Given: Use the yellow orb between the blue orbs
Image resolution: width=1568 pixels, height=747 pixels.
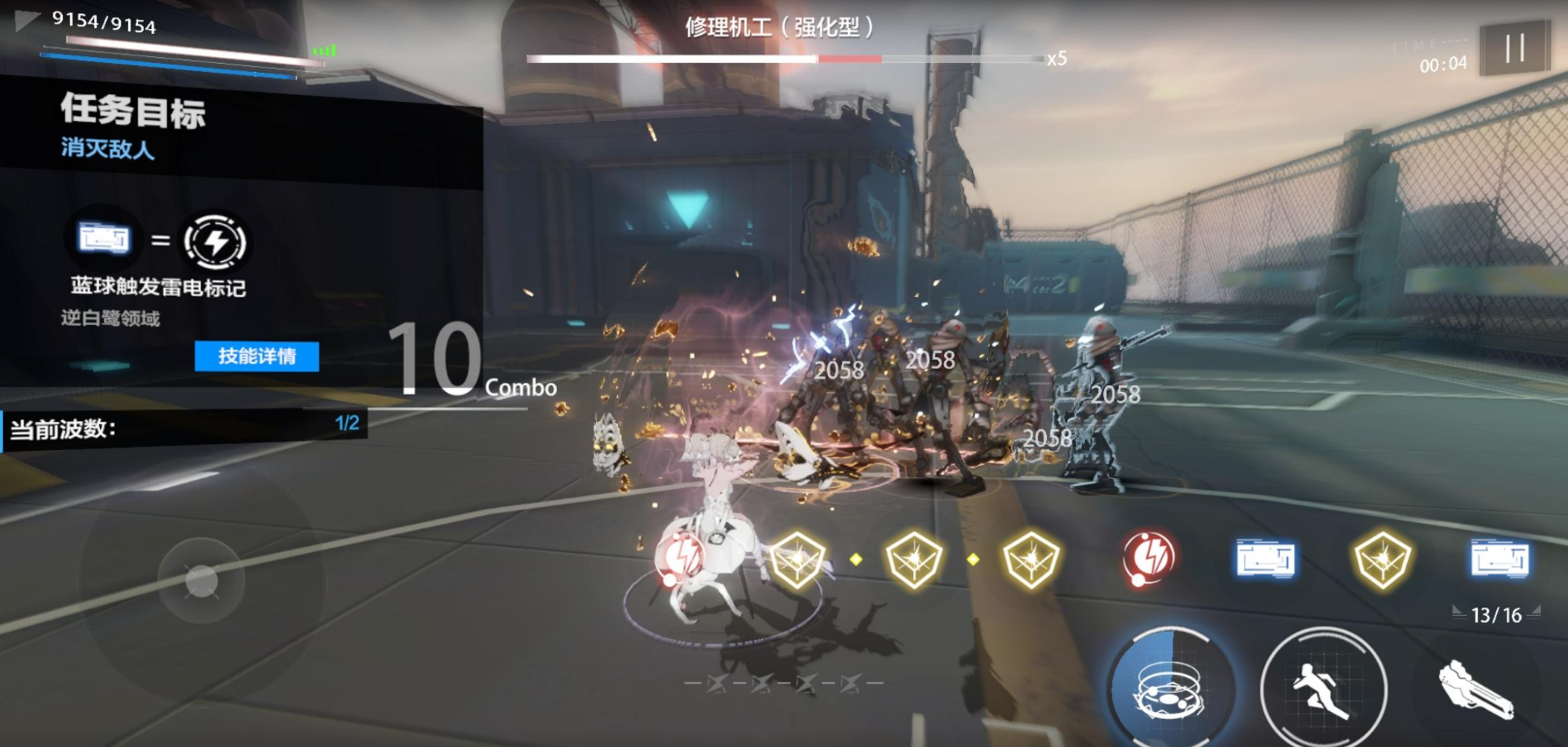Looking at the screenshot, I should coord(1382,559).
